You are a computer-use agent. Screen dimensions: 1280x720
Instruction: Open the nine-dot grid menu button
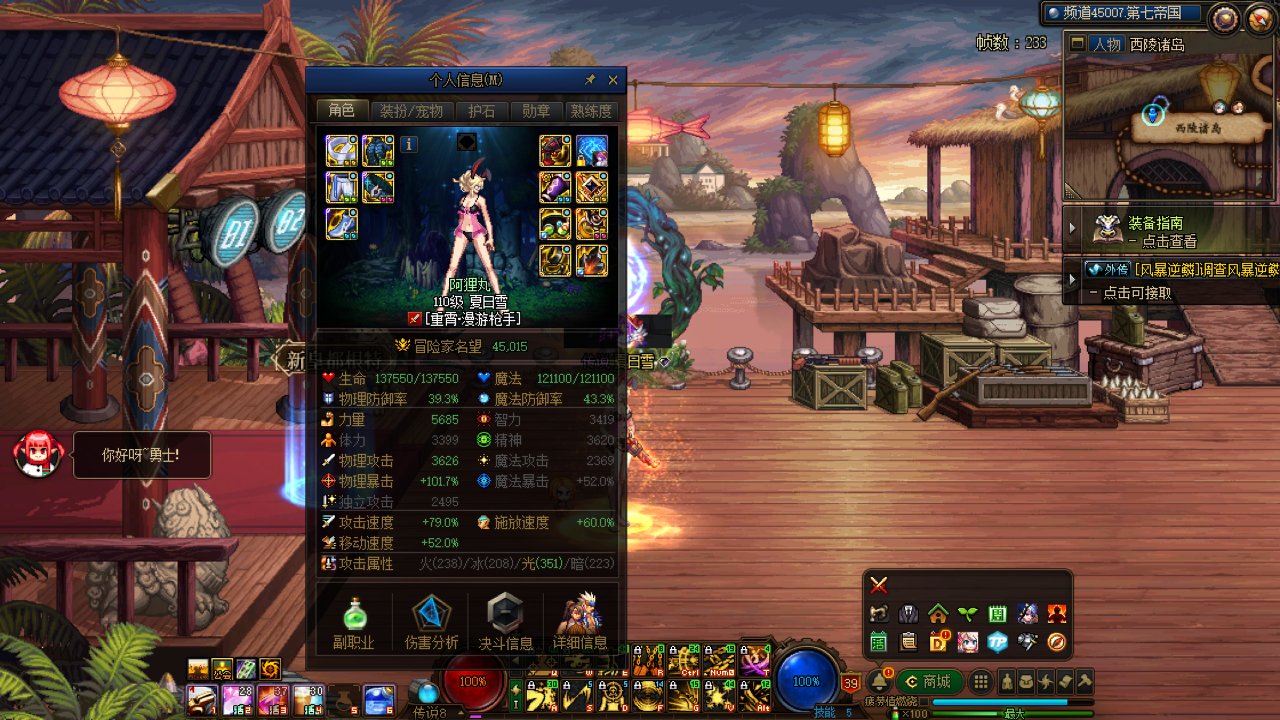click(982, 682)
